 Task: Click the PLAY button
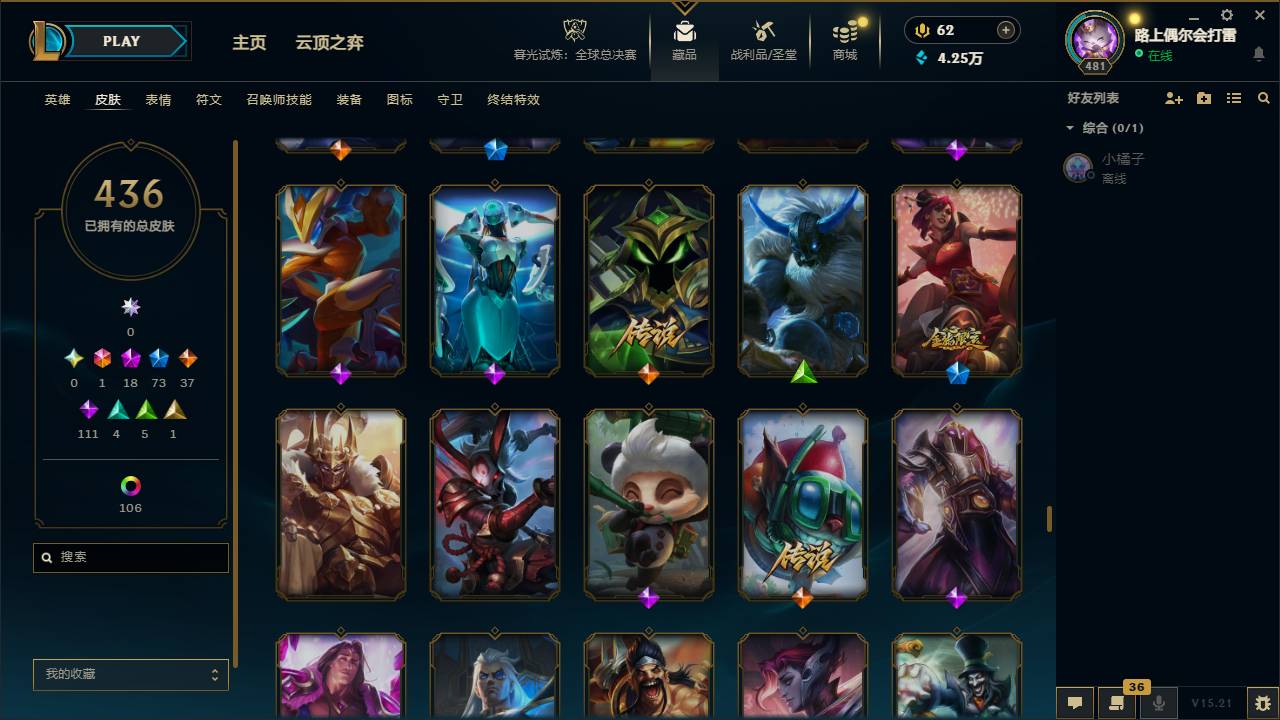121,41
